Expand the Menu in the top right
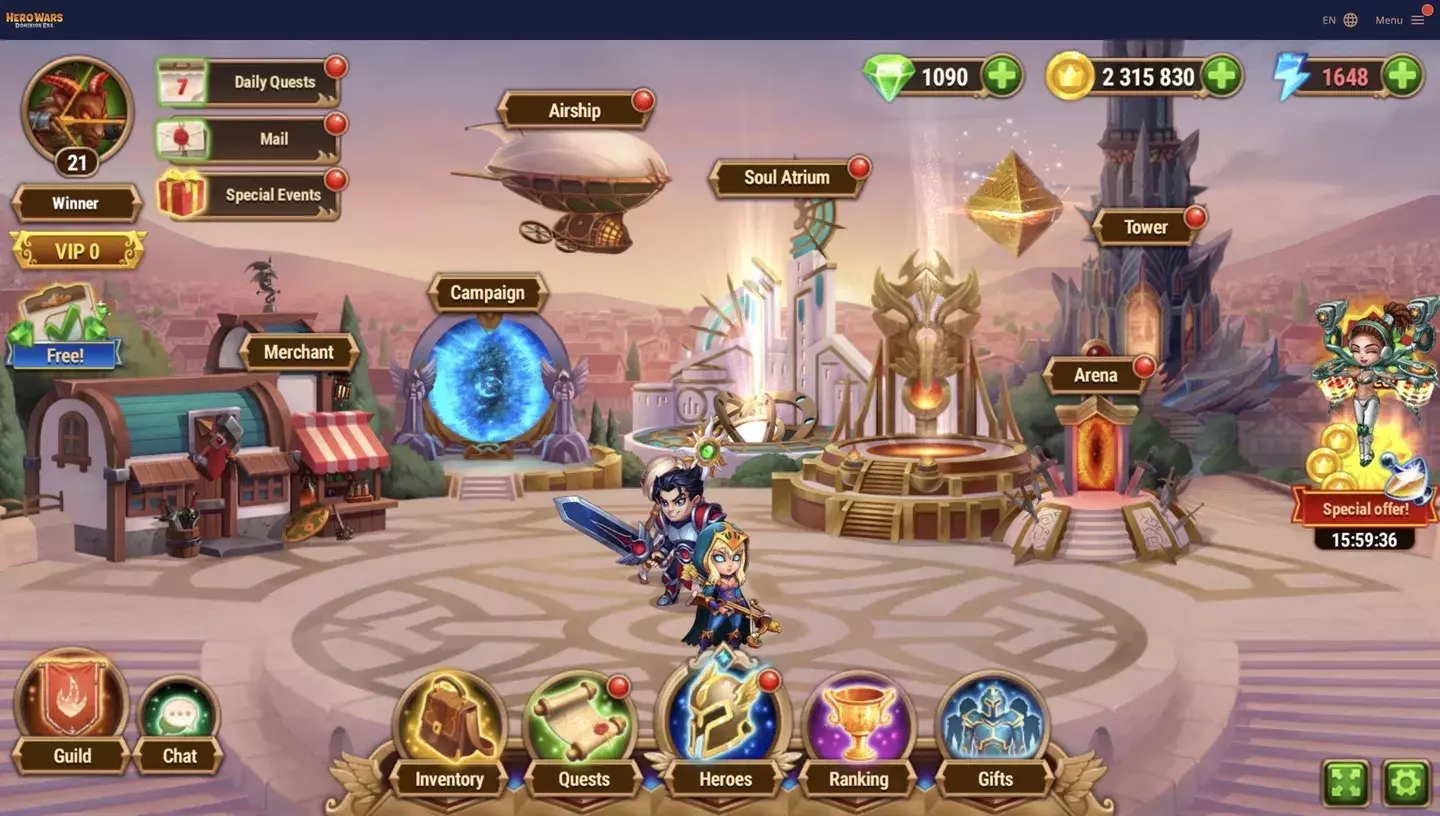This screenshot has height=816, width=1440. tap(1400, 19)
